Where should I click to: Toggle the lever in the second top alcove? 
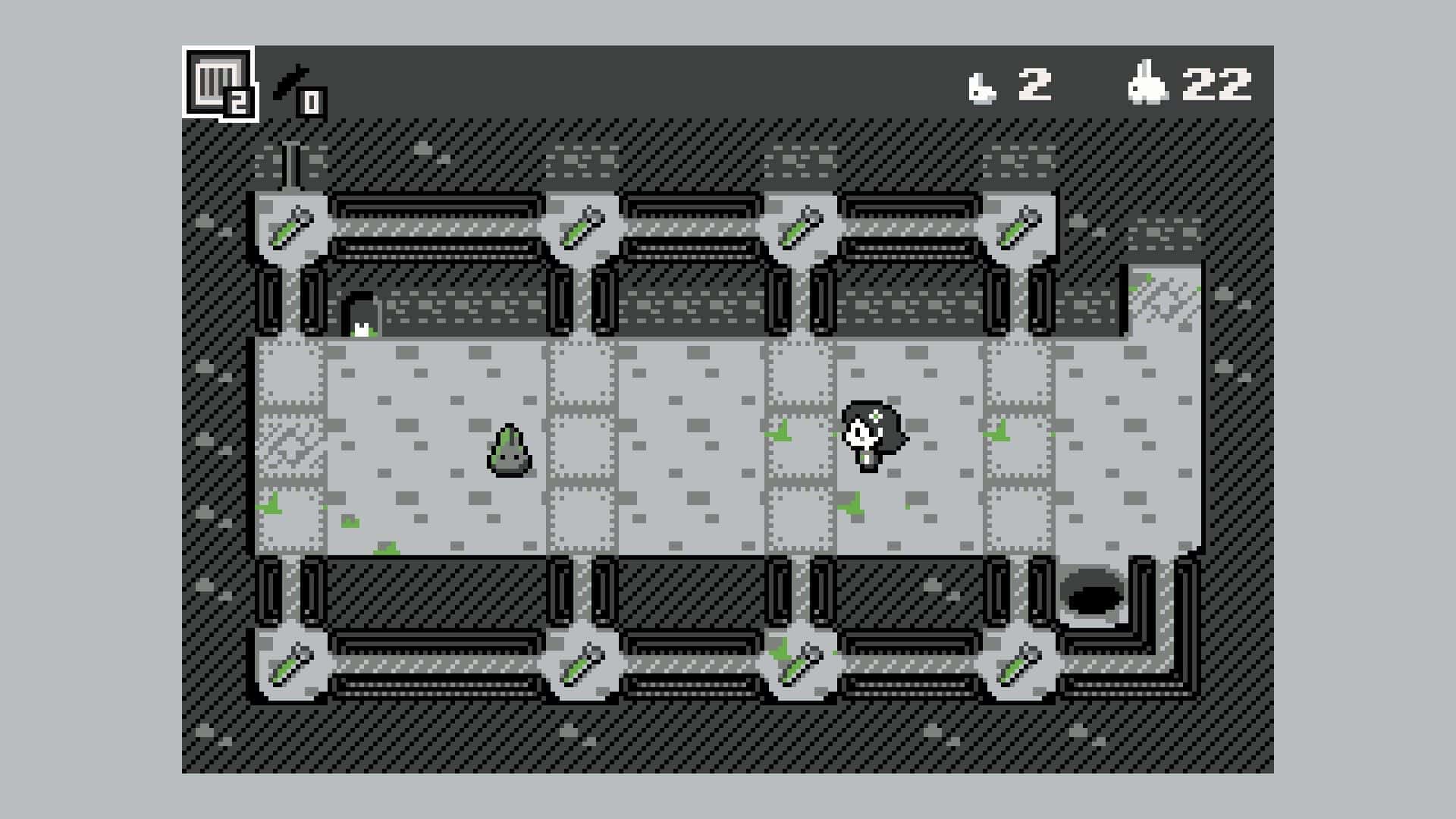click(580, 227)
